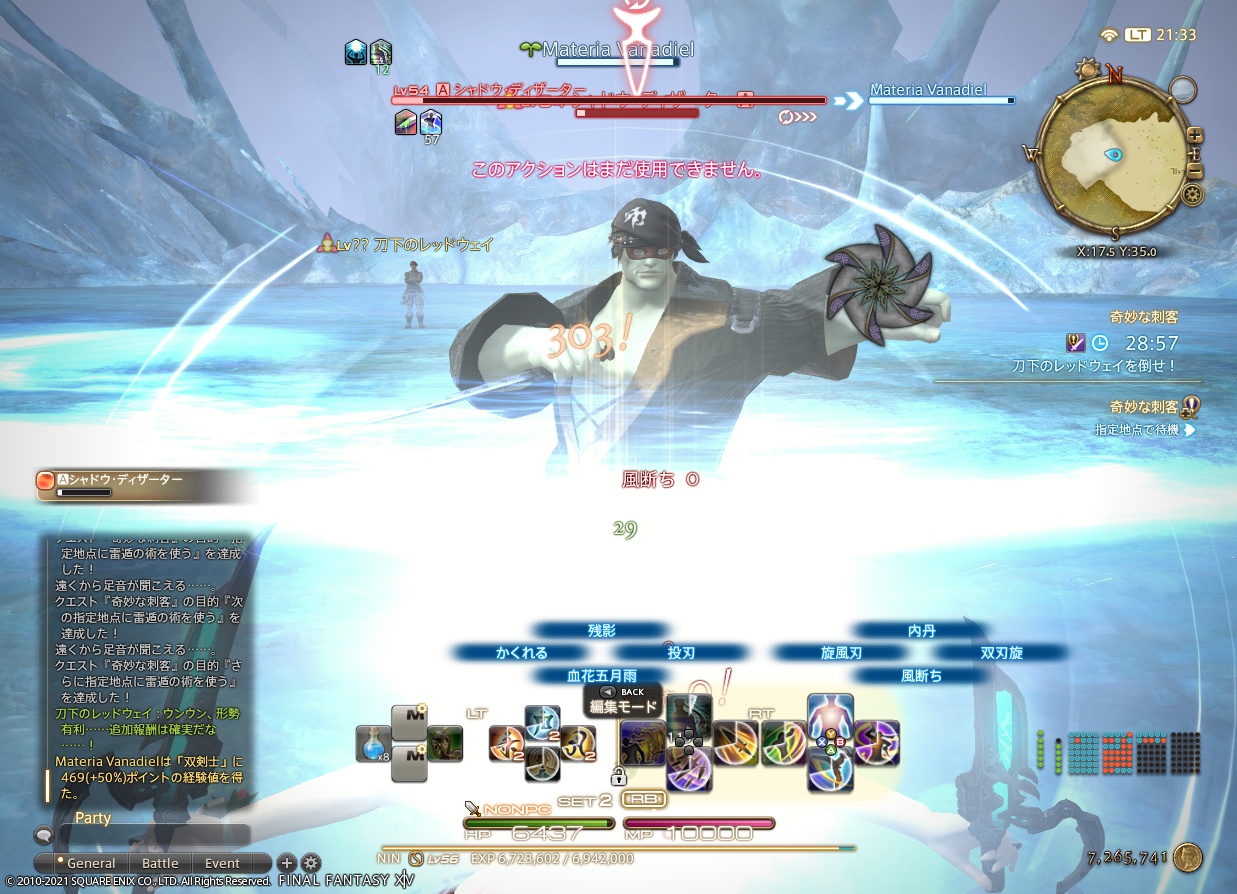Image resolution: width=1237 pixels, height=894 pixels.
Task: Open the Battle chat log tab
Action: point(160,863)
